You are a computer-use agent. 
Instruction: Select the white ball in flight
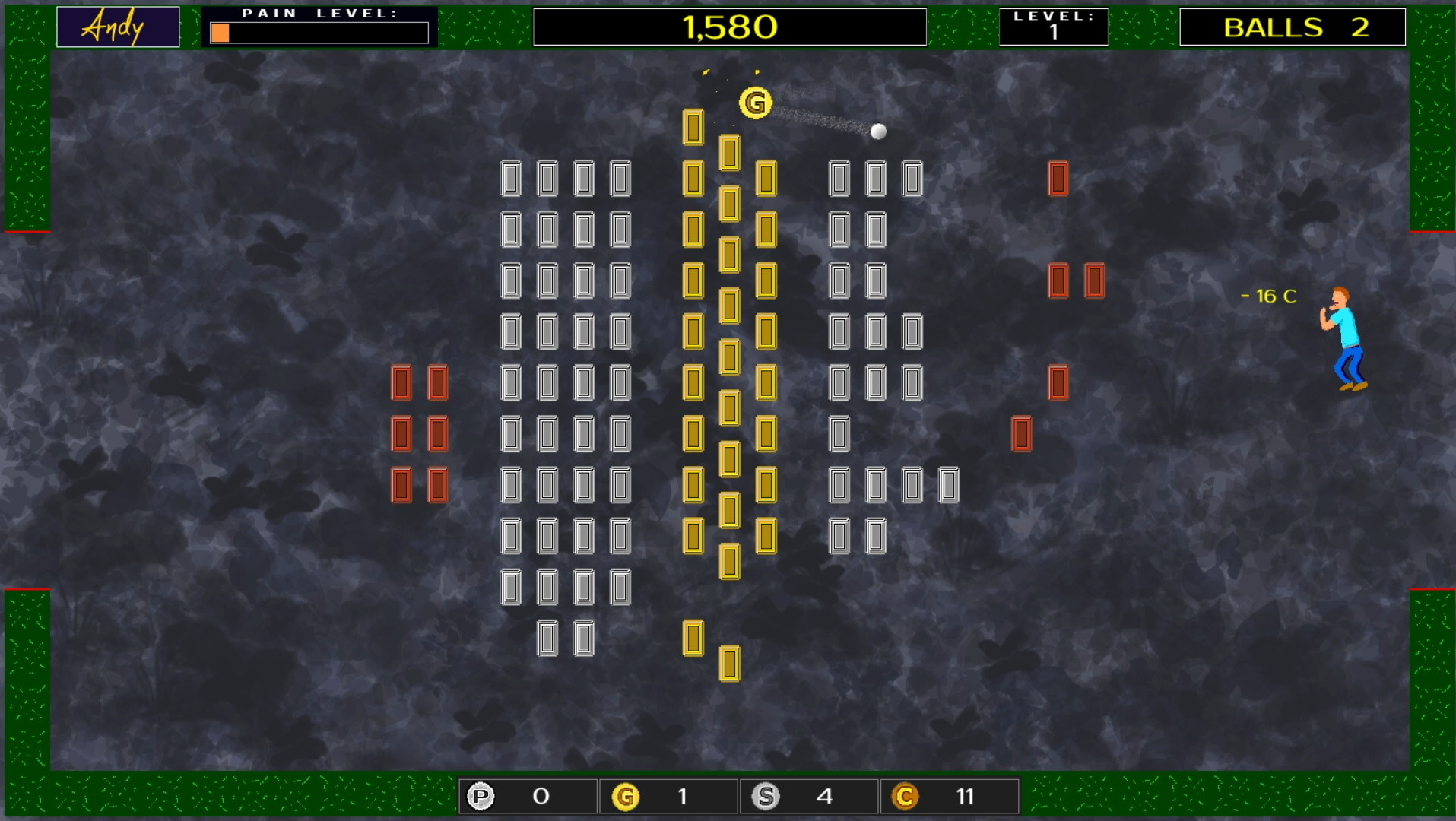point(880,131)
